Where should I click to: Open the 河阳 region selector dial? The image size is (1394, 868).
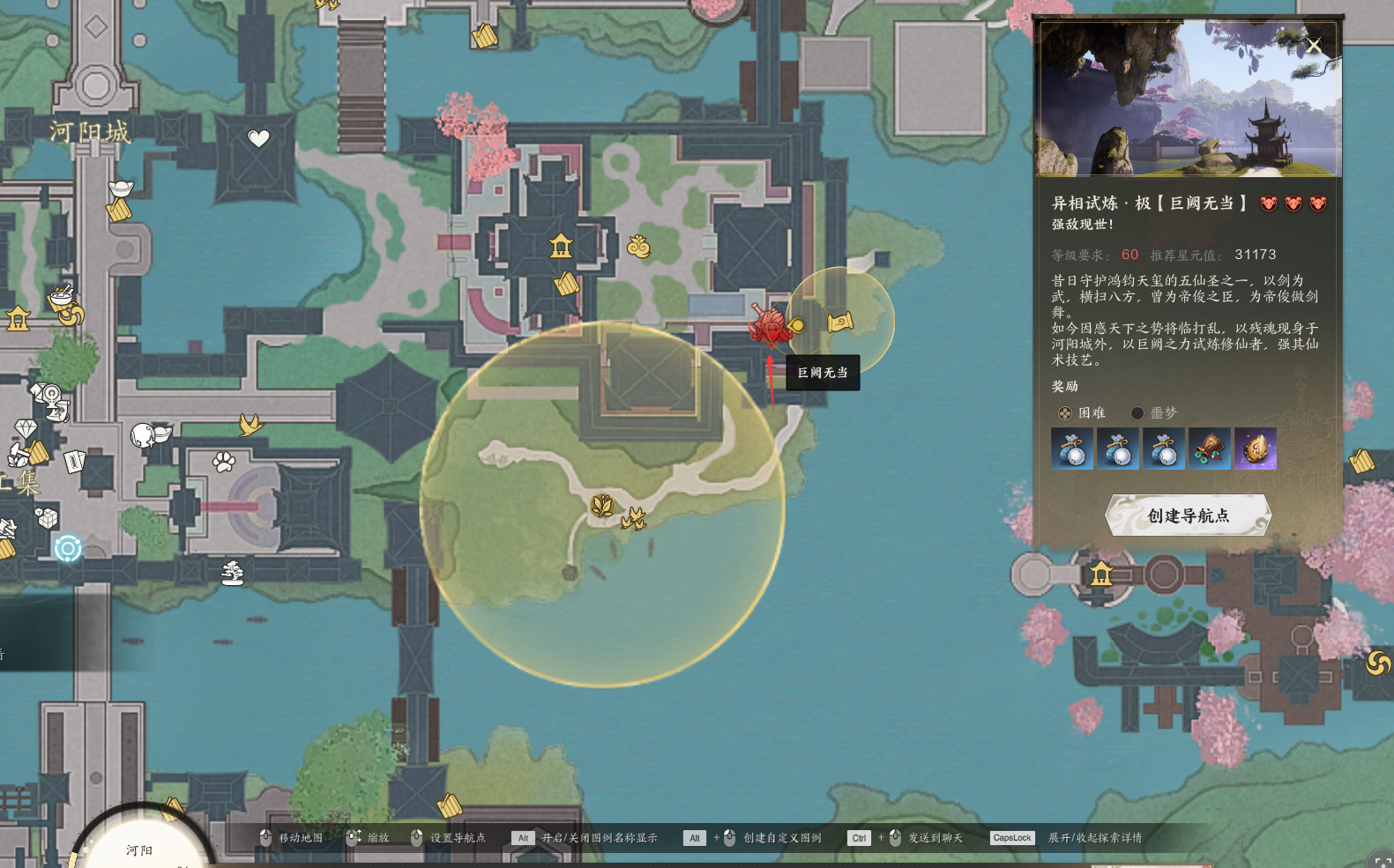coord(141,848)
